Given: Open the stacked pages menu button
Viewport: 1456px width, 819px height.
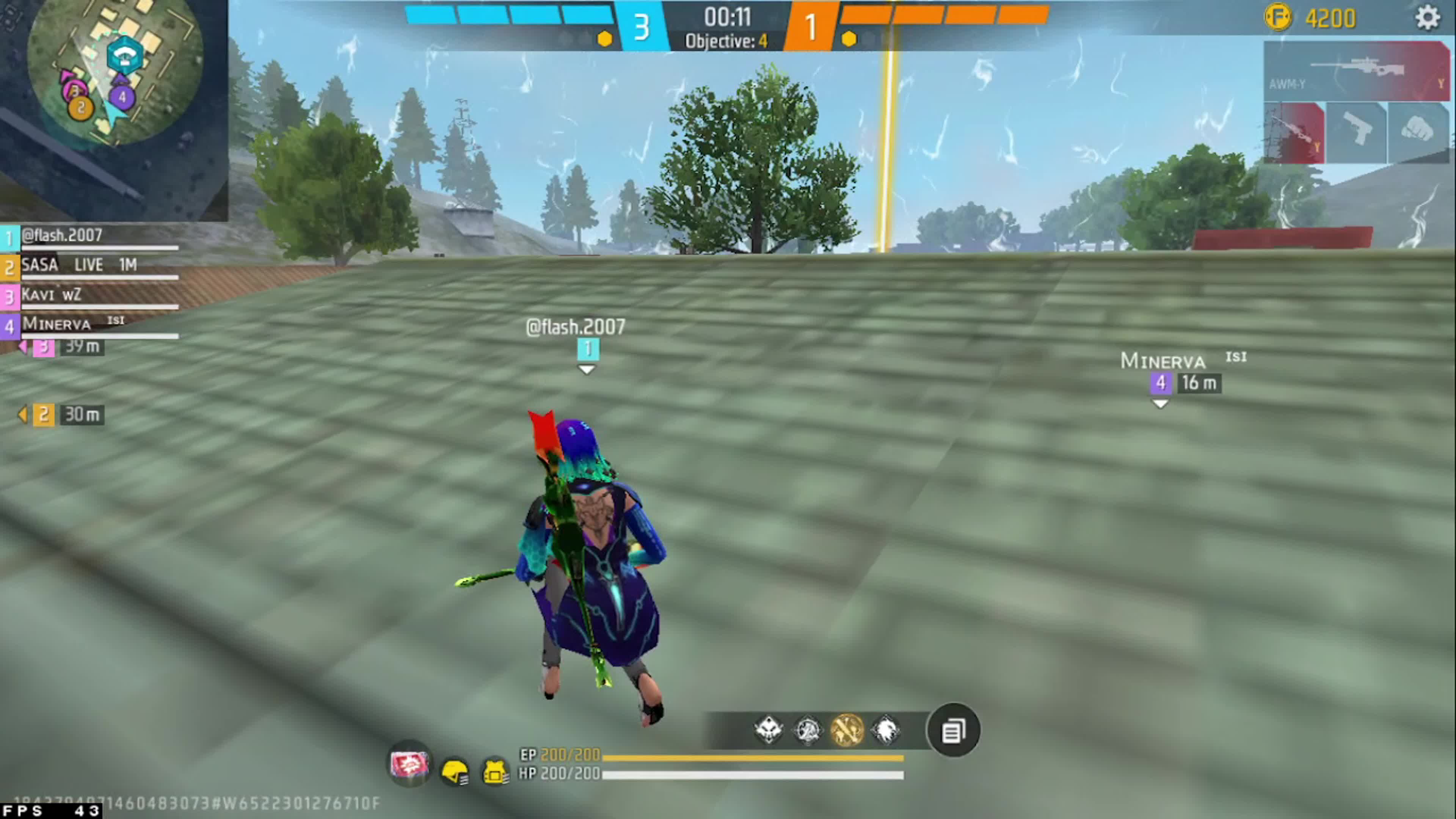Looking at the screenshot, I should click(x=954, y=731).
